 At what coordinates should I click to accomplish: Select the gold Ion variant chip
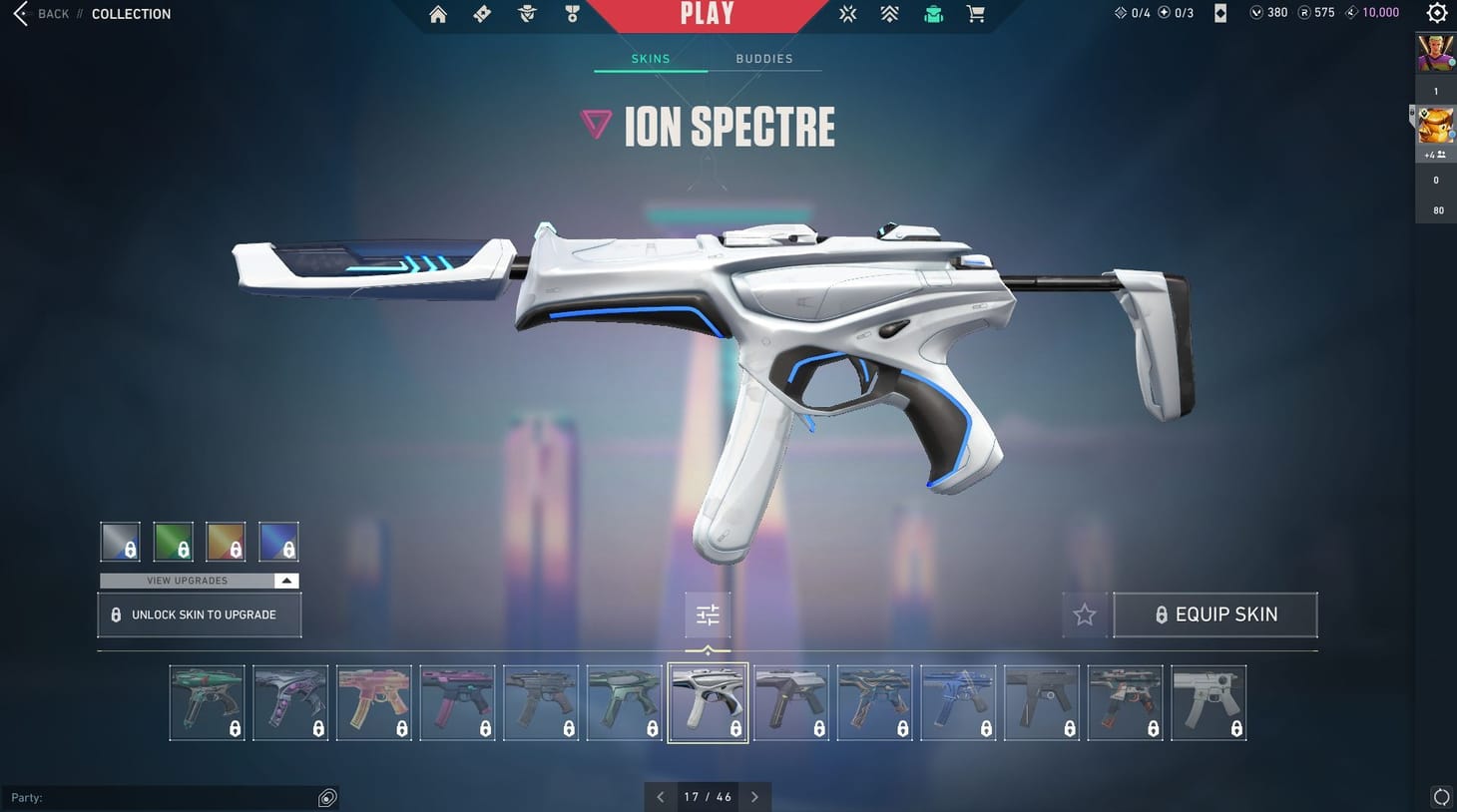[226, 541]
